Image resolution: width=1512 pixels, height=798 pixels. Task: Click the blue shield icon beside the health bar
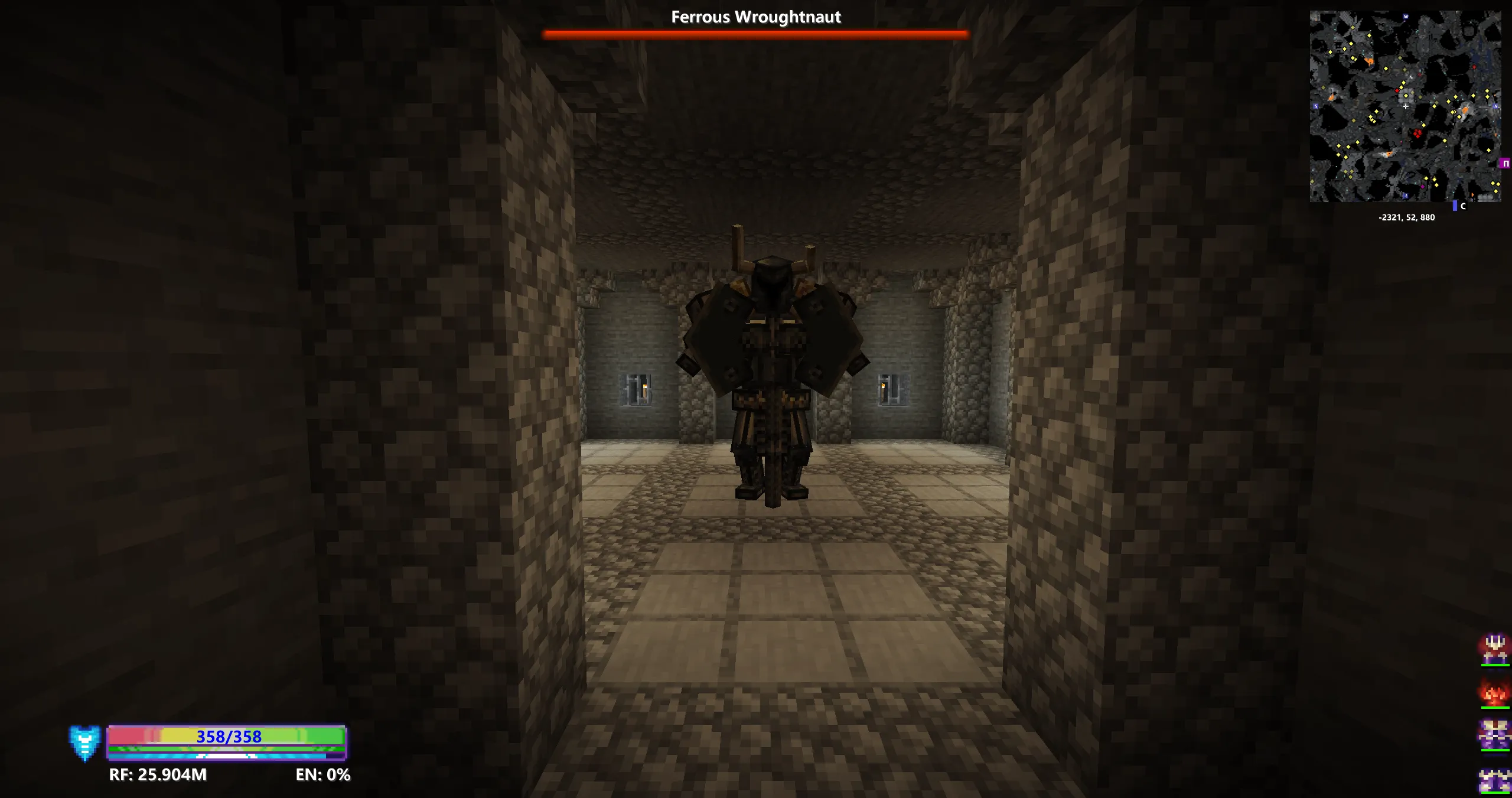pyautogui.click(x=86, y=741)
